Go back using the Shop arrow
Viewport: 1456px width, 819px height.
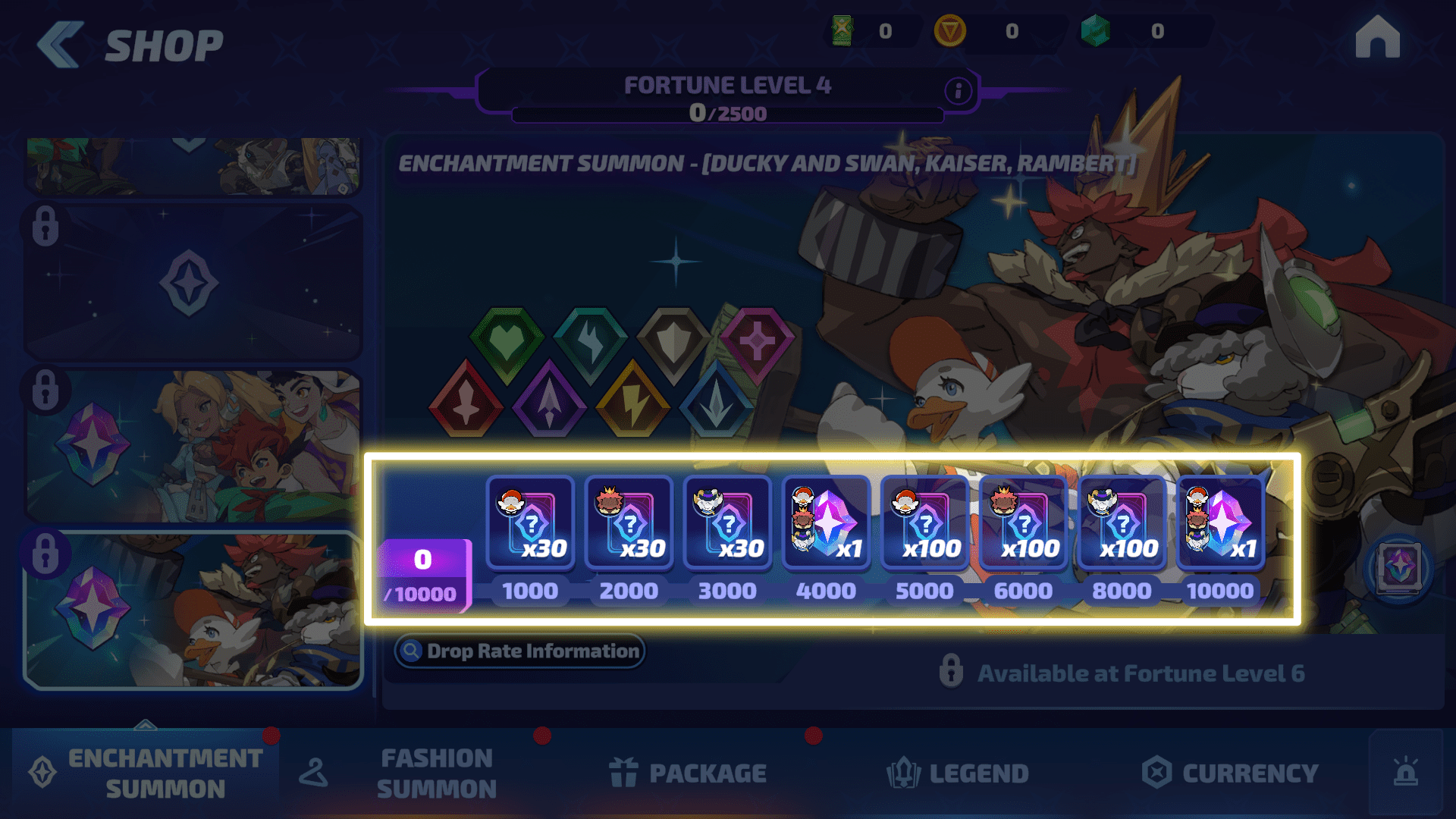click(61, 45)
